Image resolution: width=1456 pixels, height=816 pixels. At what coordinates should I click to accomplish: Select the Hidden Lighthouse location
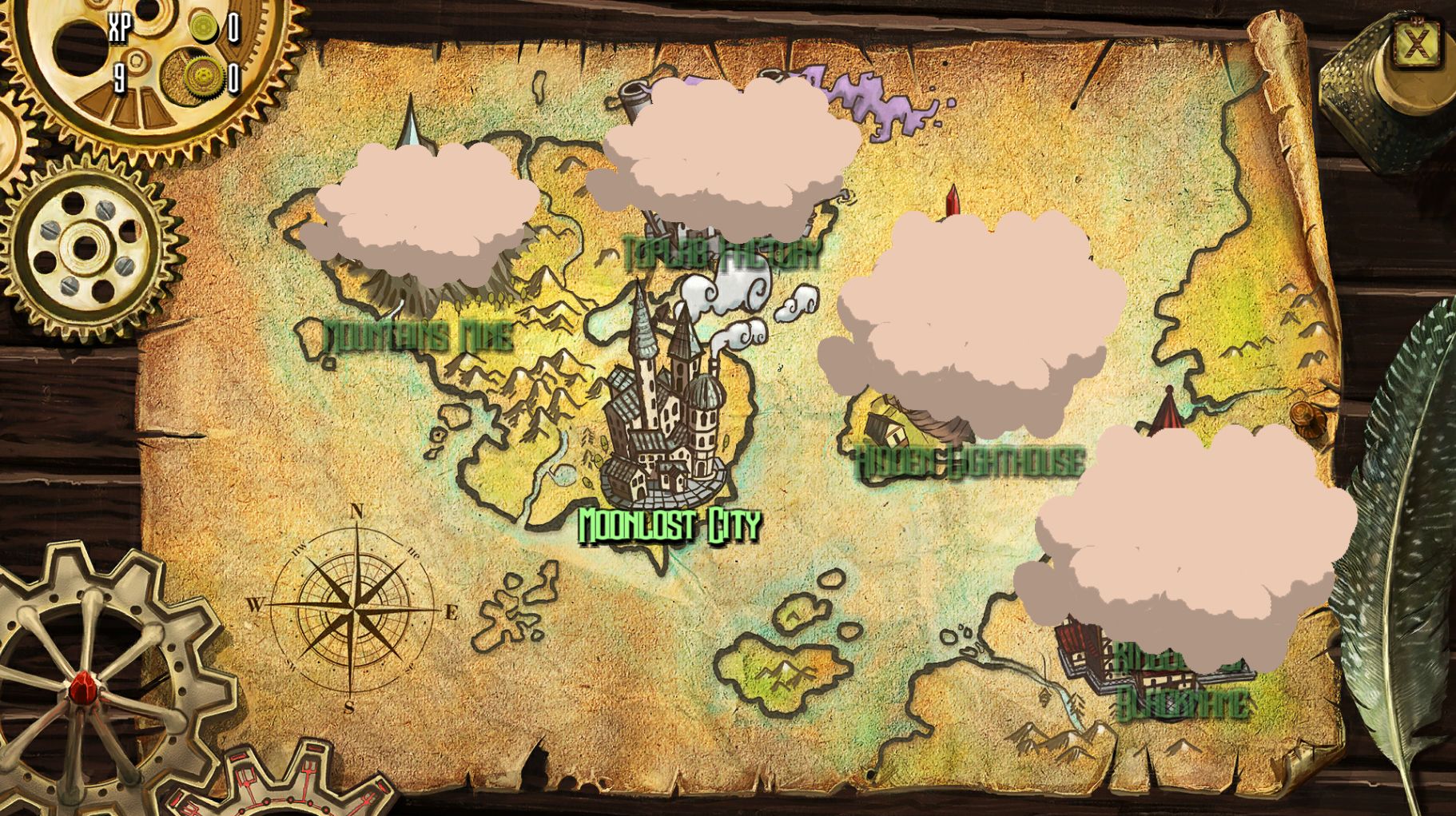tap(970, 461)
